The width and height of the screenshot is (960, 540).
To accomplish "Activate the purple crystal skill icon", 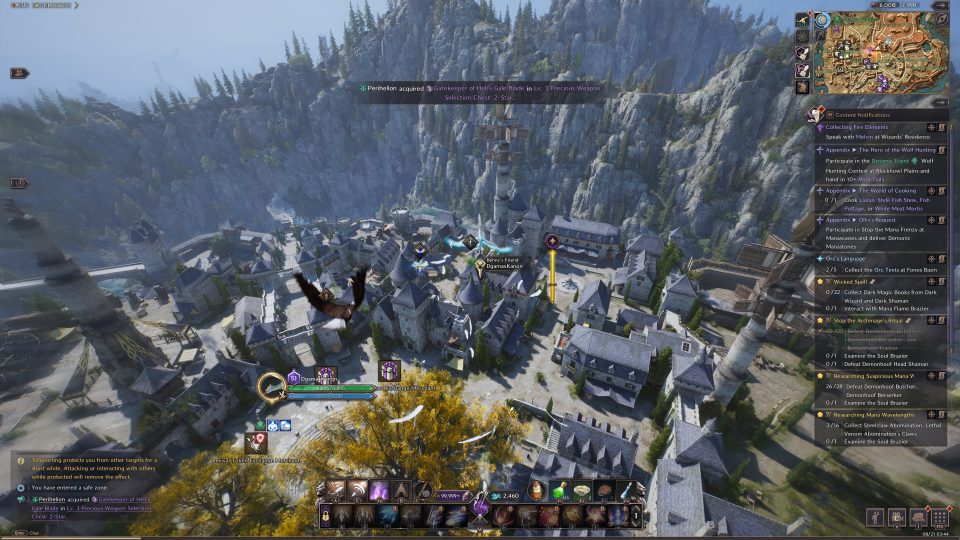I will [x=379, y=490].
